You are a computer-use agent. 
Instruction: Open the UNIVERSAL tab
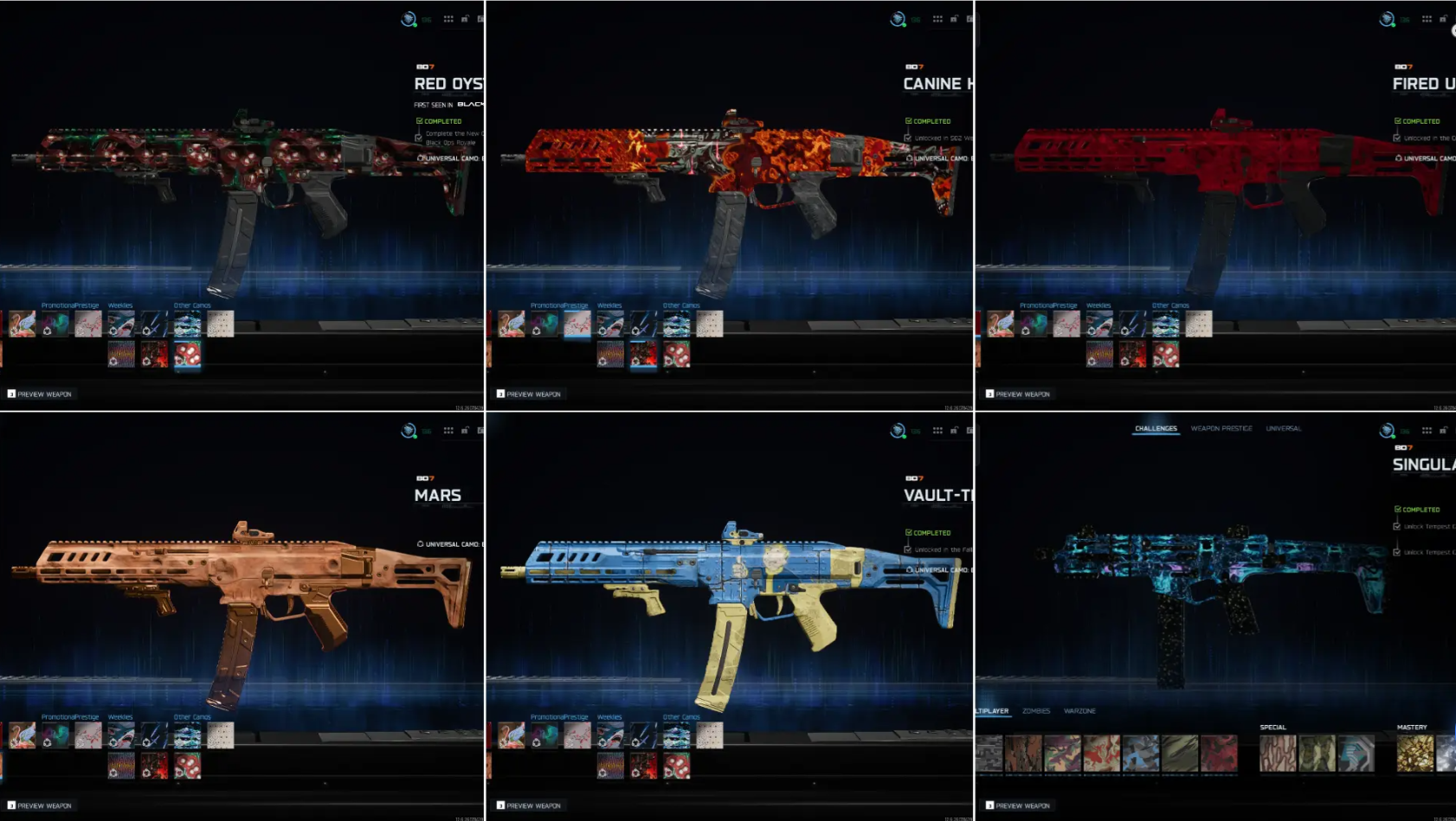[x=1284, y=428]
